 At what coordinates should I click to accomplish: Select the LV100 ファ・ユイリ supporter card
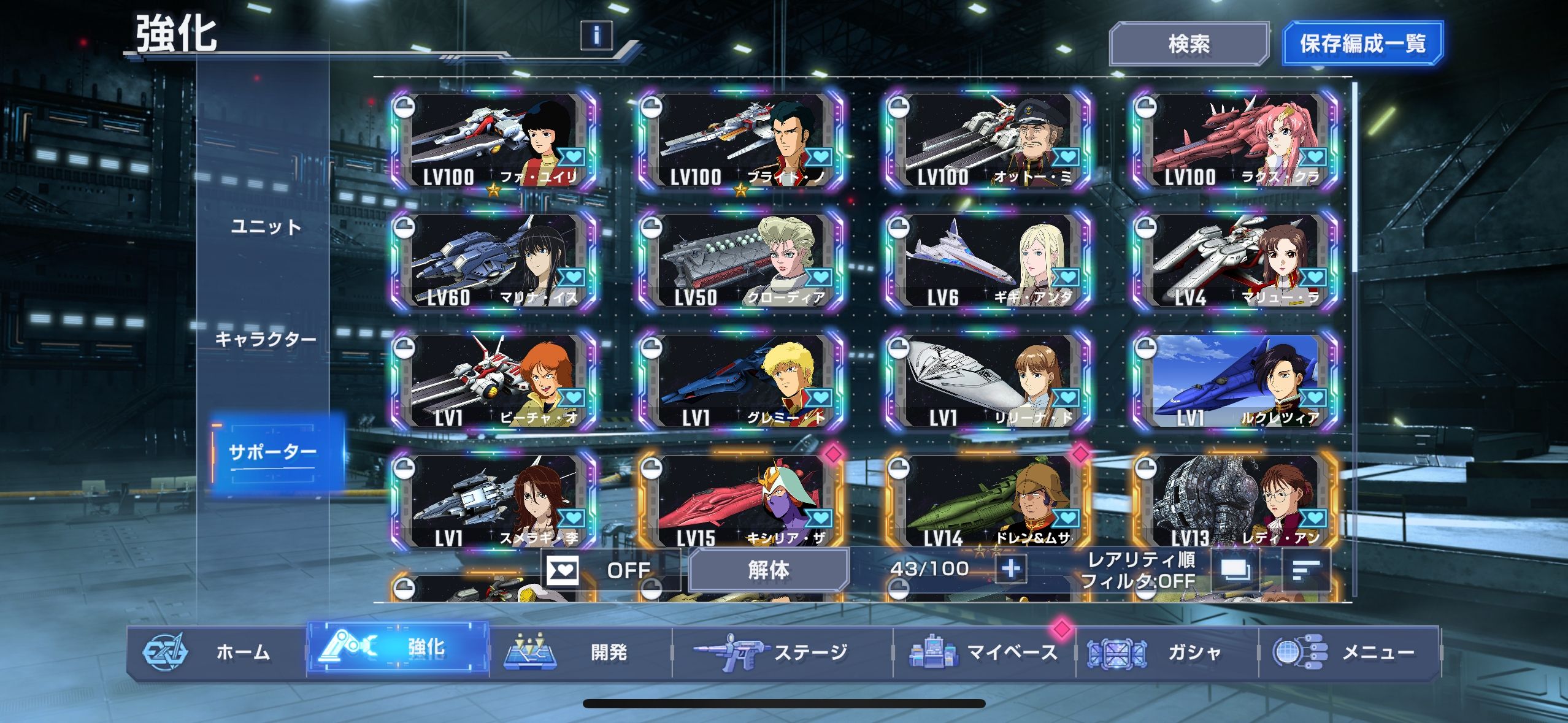click(x=494, y=142)
